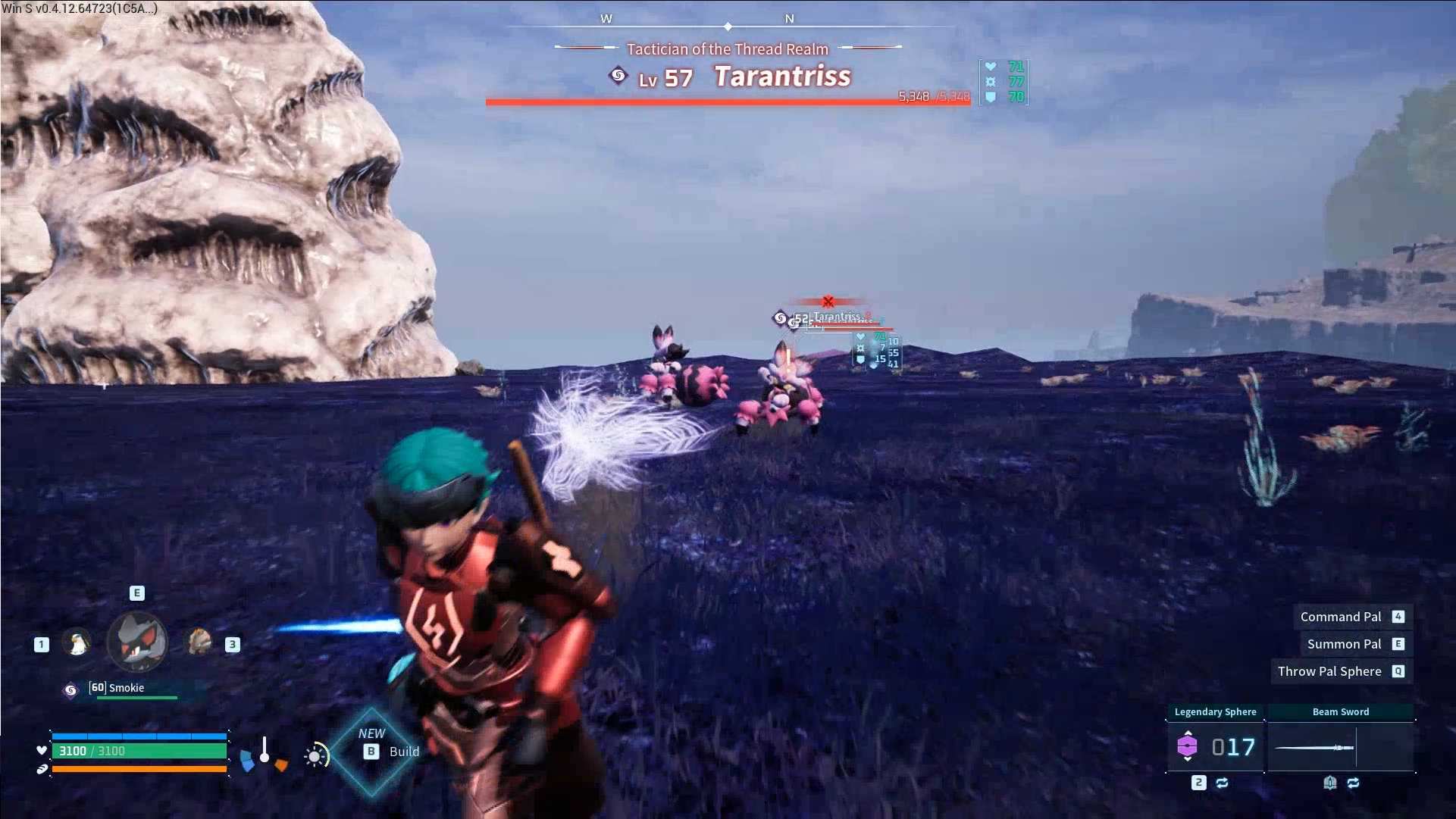Select the penguin pal in slot 1
Screen dimensions: 1456x819
point(76,644)
